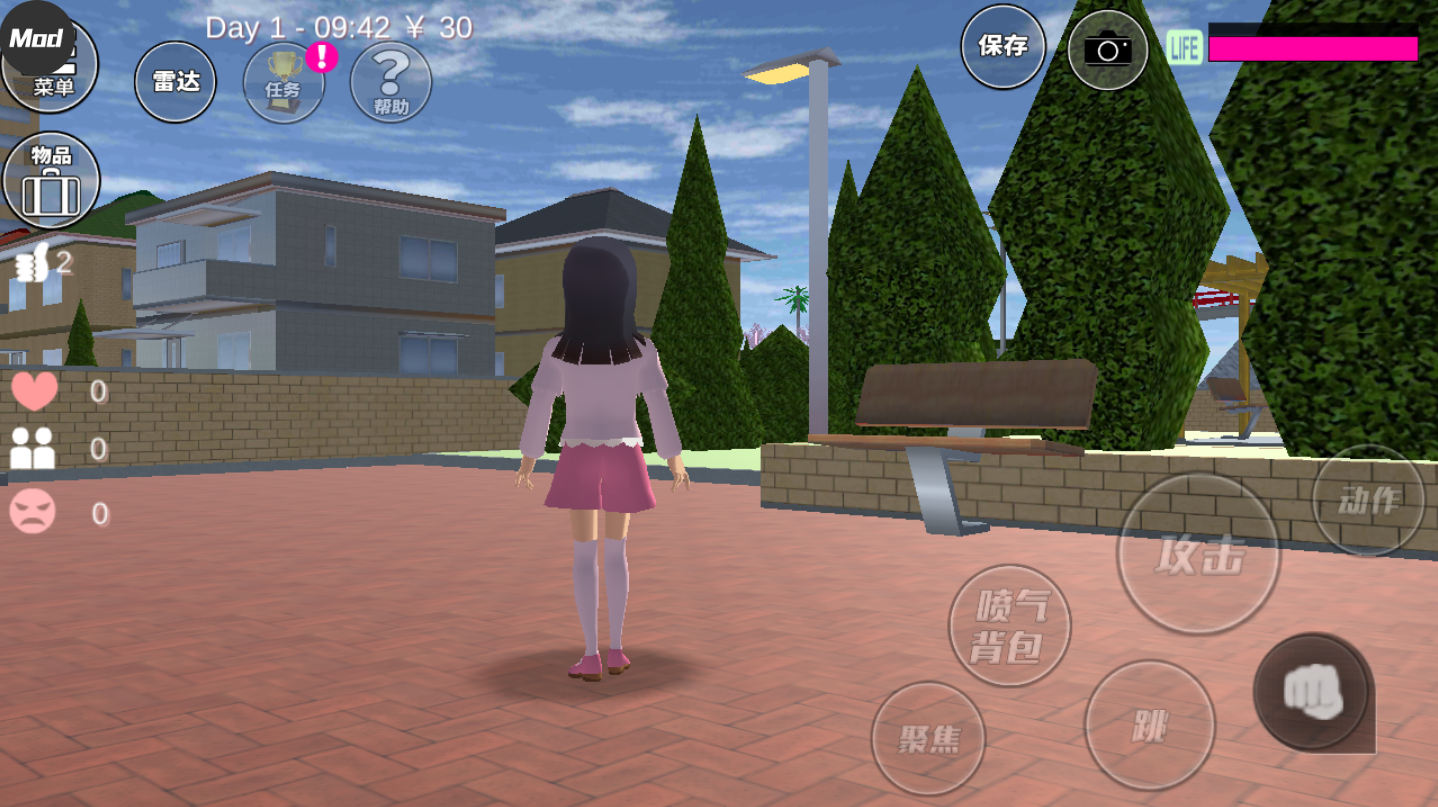Image resolution: width=1438 pixels, height=807 pixels.
Task: Open the 雷达 radar button
Action: coord(176,83)
